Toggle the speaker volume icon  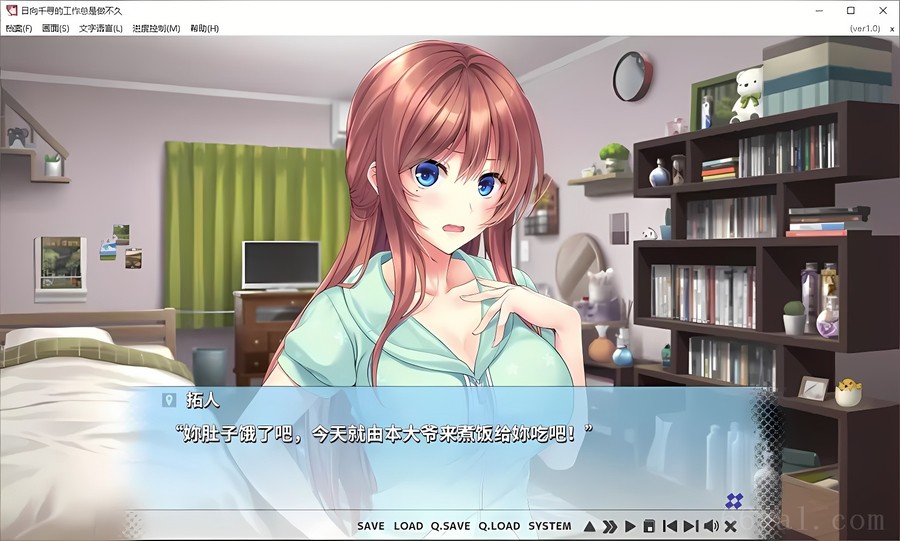coord(711,526)
